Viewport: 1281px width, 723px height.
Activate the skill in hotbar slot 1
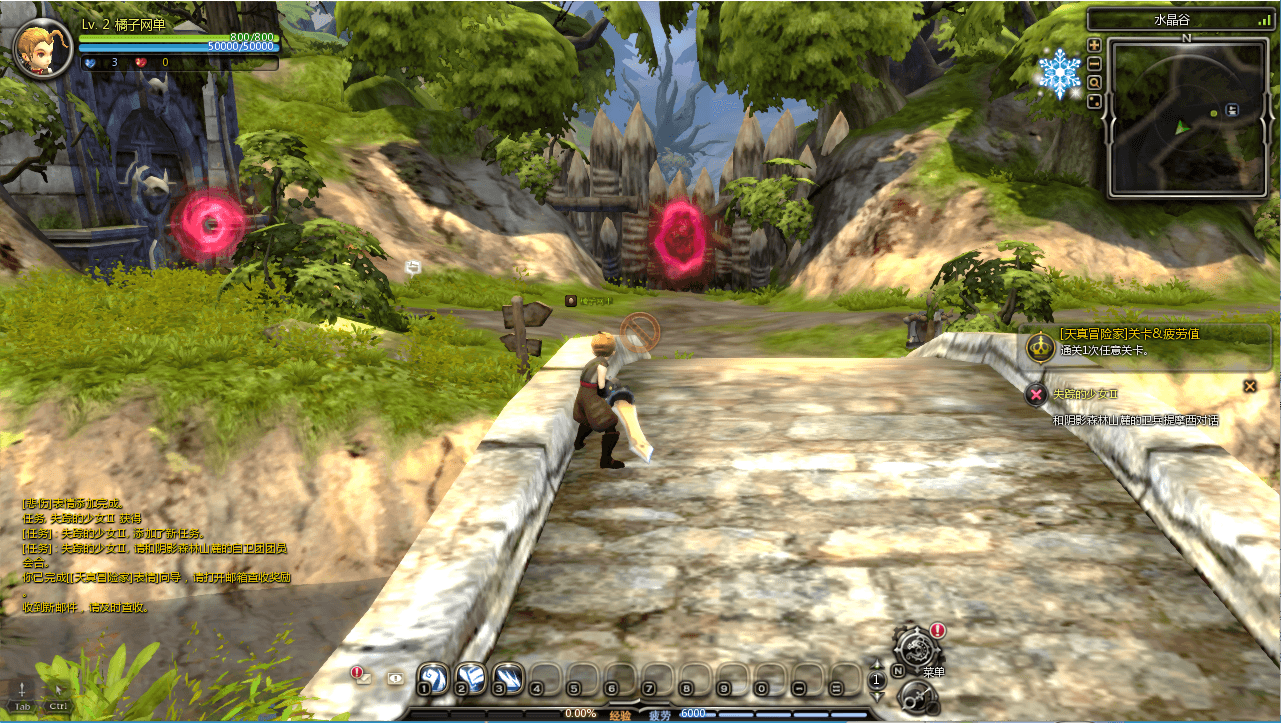(x=431, y=678)
